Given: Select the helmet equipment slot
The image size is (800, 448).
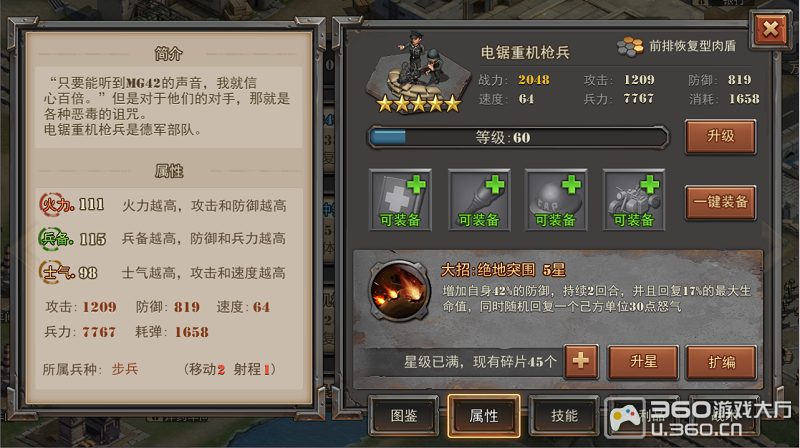Looking at the screenshot, I should 557,200.
